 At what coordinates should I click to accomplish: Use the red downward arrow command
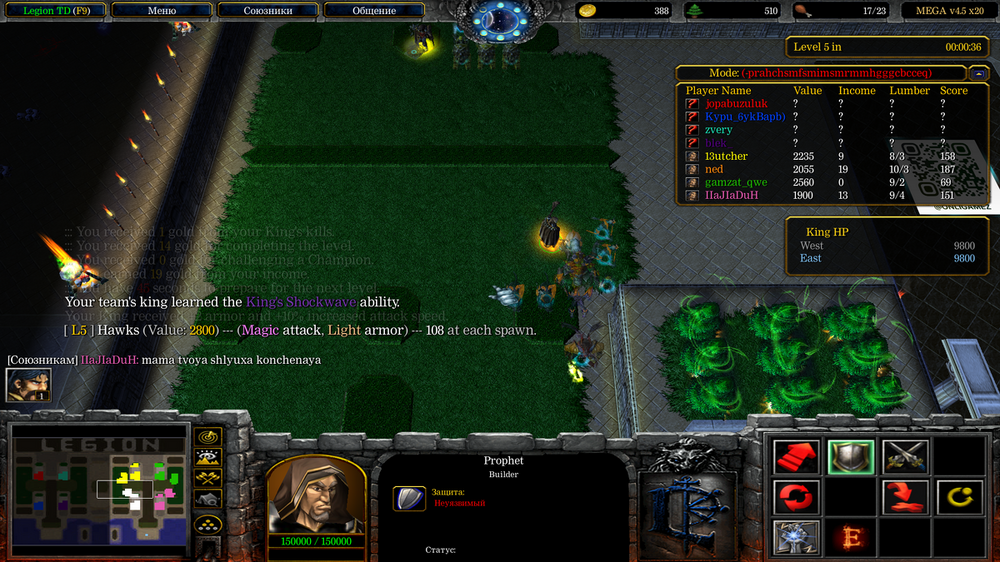(905, 497)
